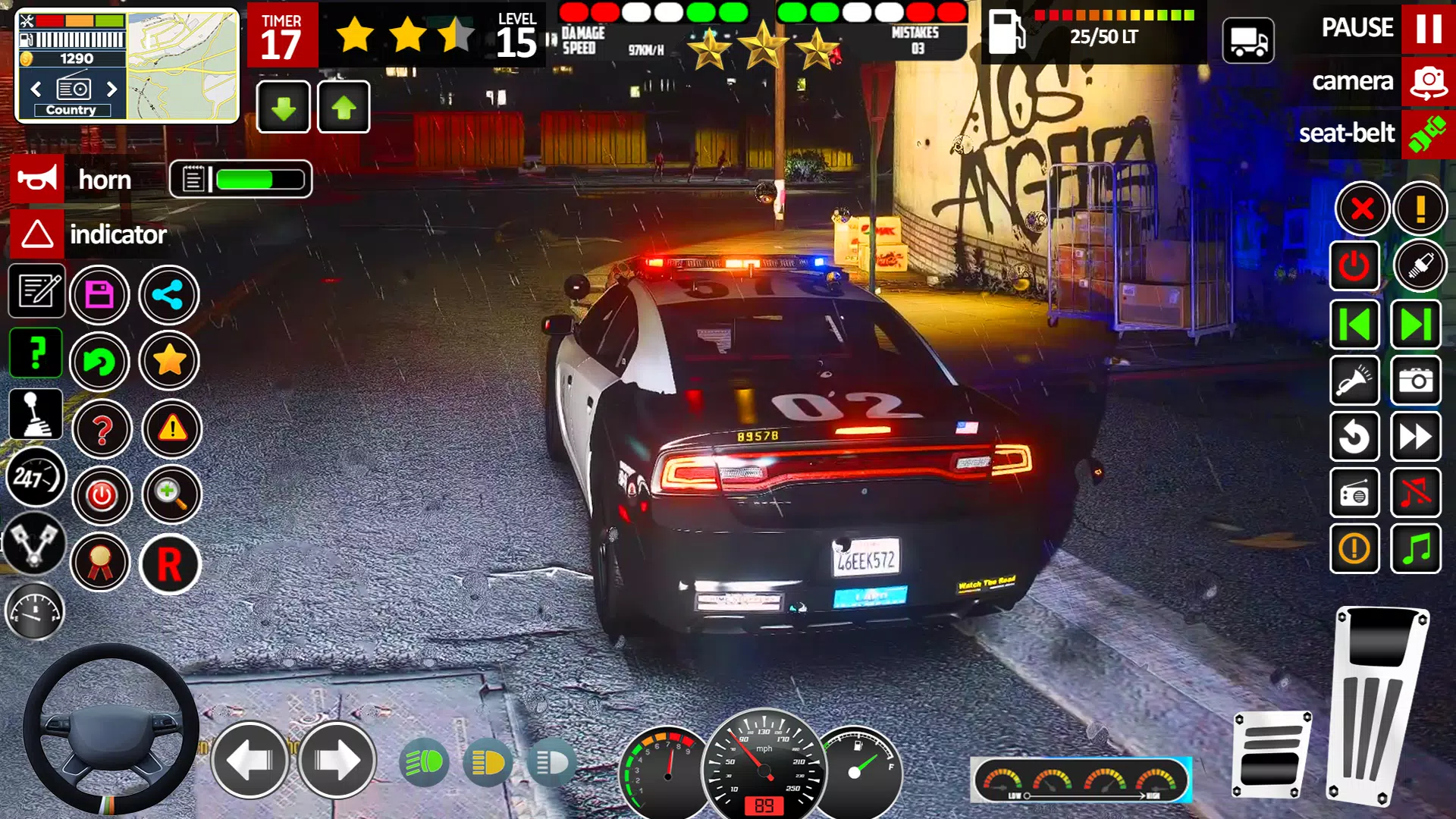Select the camera snapshot icon

click(1417, 381)
